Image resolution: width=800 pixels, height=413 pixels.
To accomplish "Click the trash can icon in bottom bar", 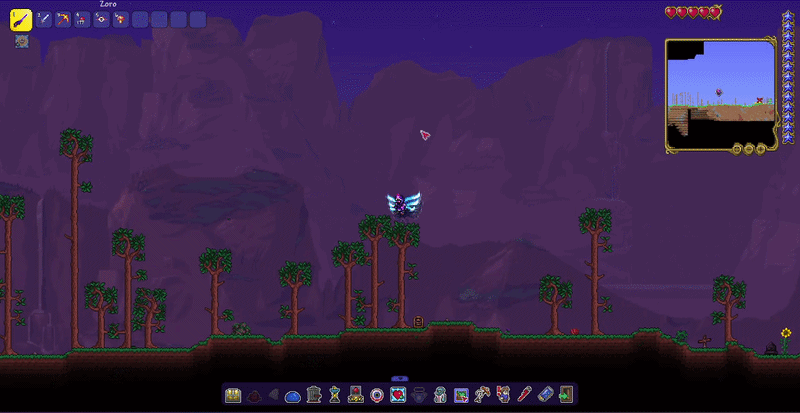I will click(313, 395).
